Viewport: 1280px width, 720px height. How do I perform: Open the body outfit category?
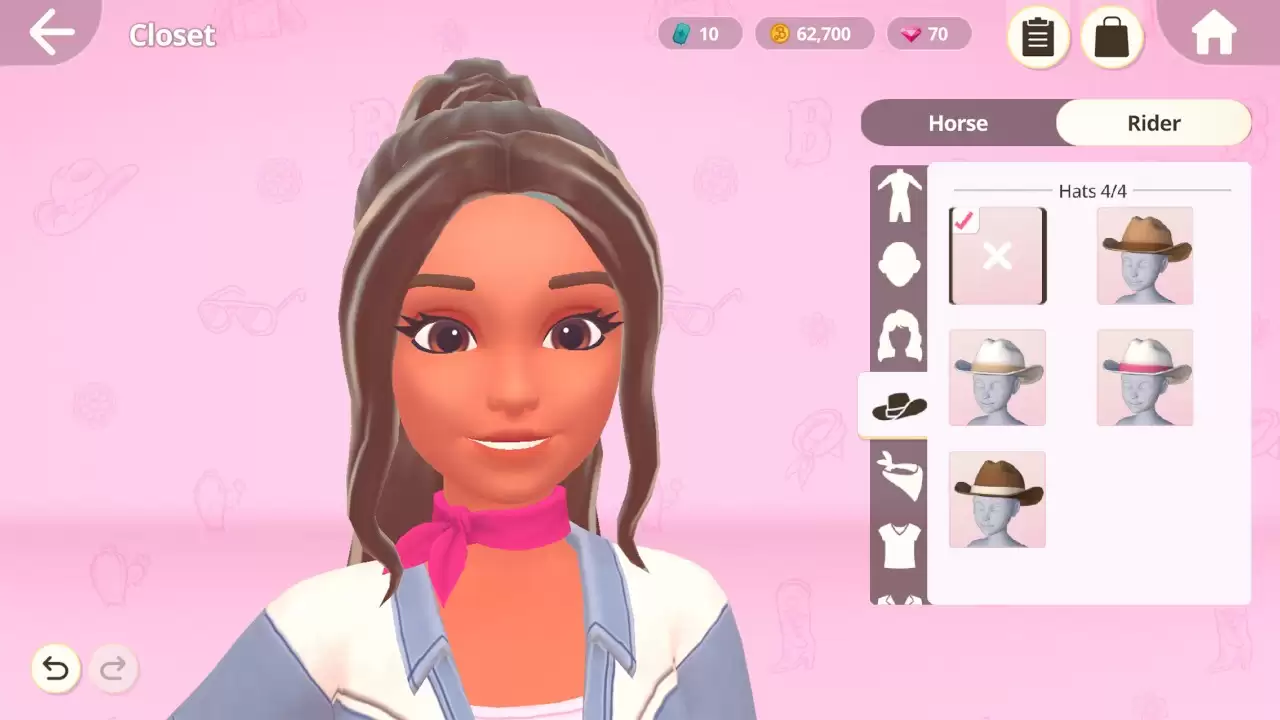tap(899, 196)
